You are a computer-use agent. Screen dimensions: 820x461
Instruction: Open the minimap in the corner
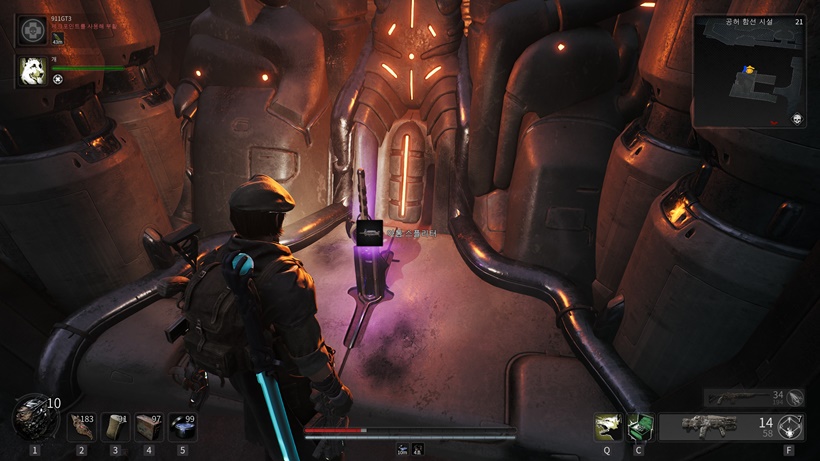748,71
